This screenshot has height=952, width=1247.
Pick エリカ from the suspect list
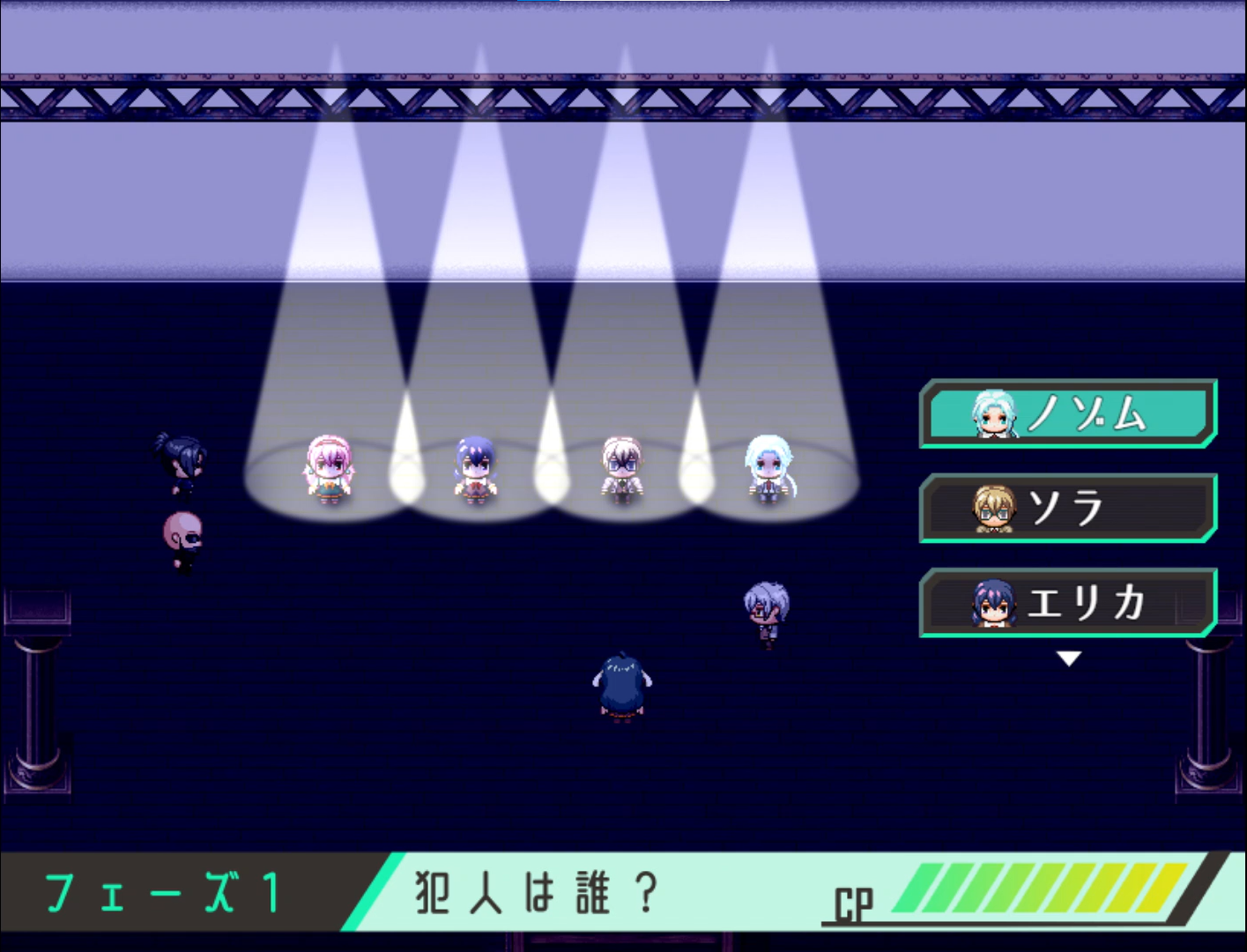(x=1068, y=603)
